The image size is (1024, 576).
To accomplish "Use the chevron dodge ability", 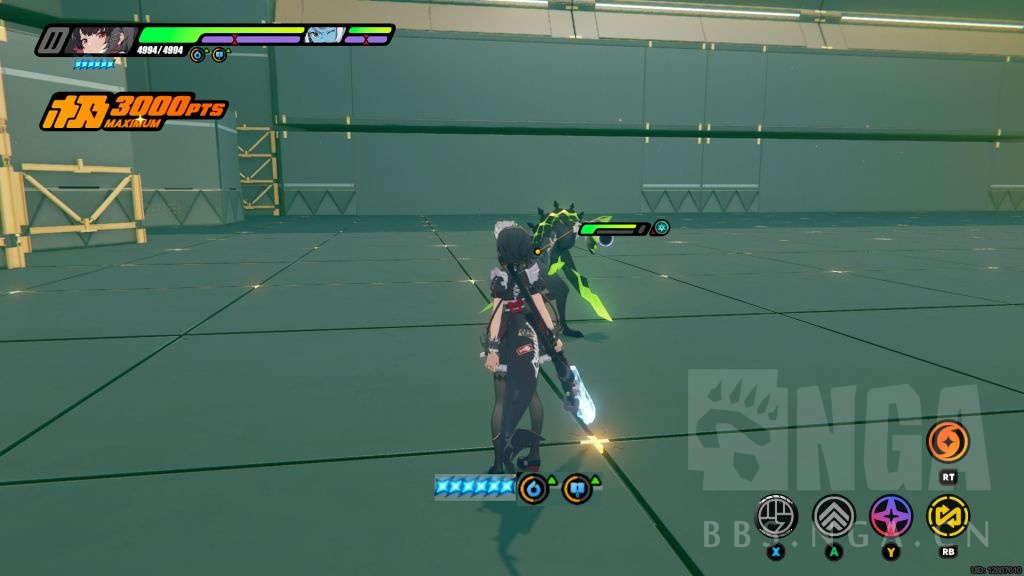I will 832,515.
